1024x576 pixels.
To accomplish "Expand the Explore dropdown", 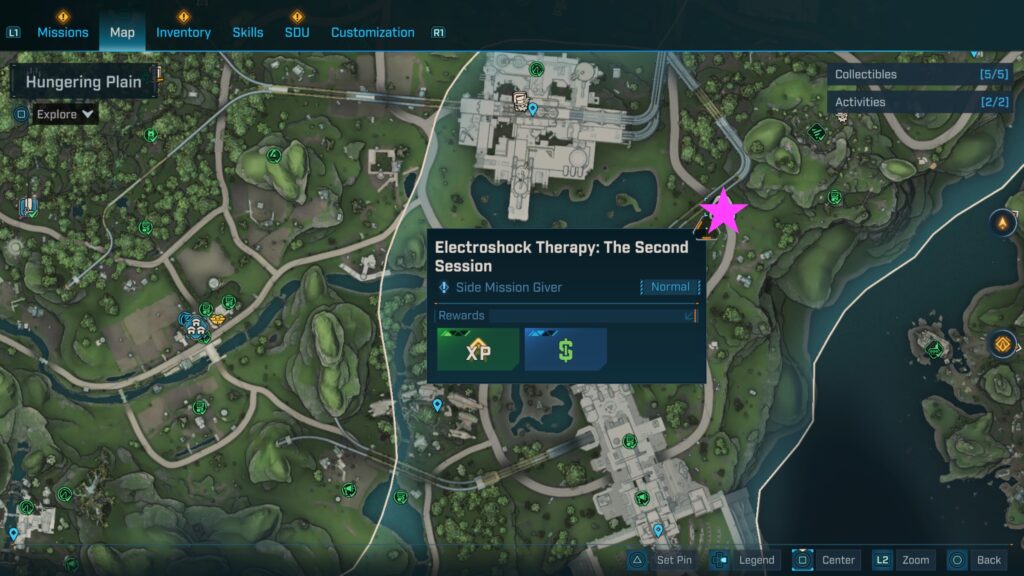I will tap(67, 114).
